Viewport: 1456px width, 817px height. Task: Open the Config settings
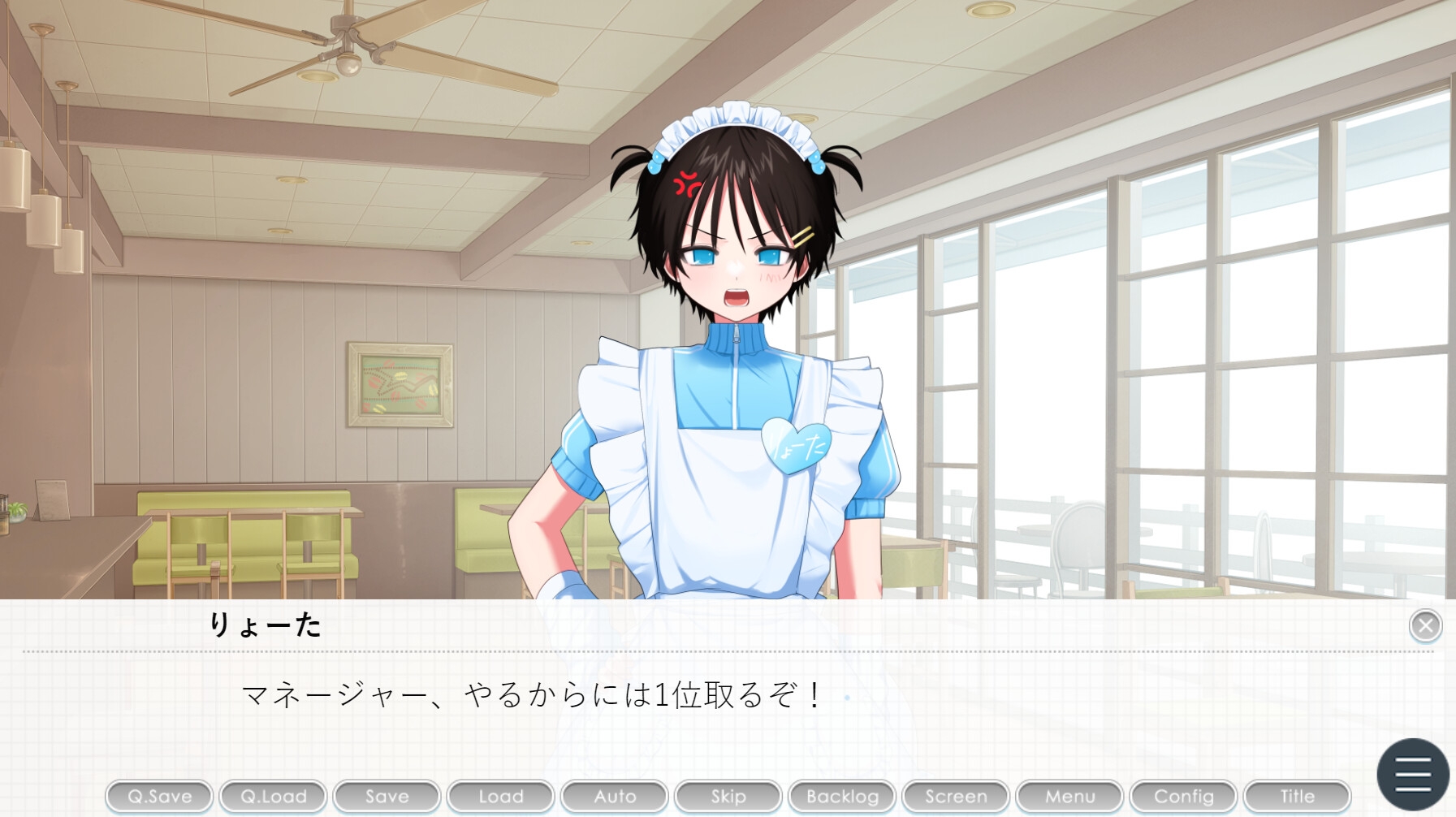(1183, 797)
